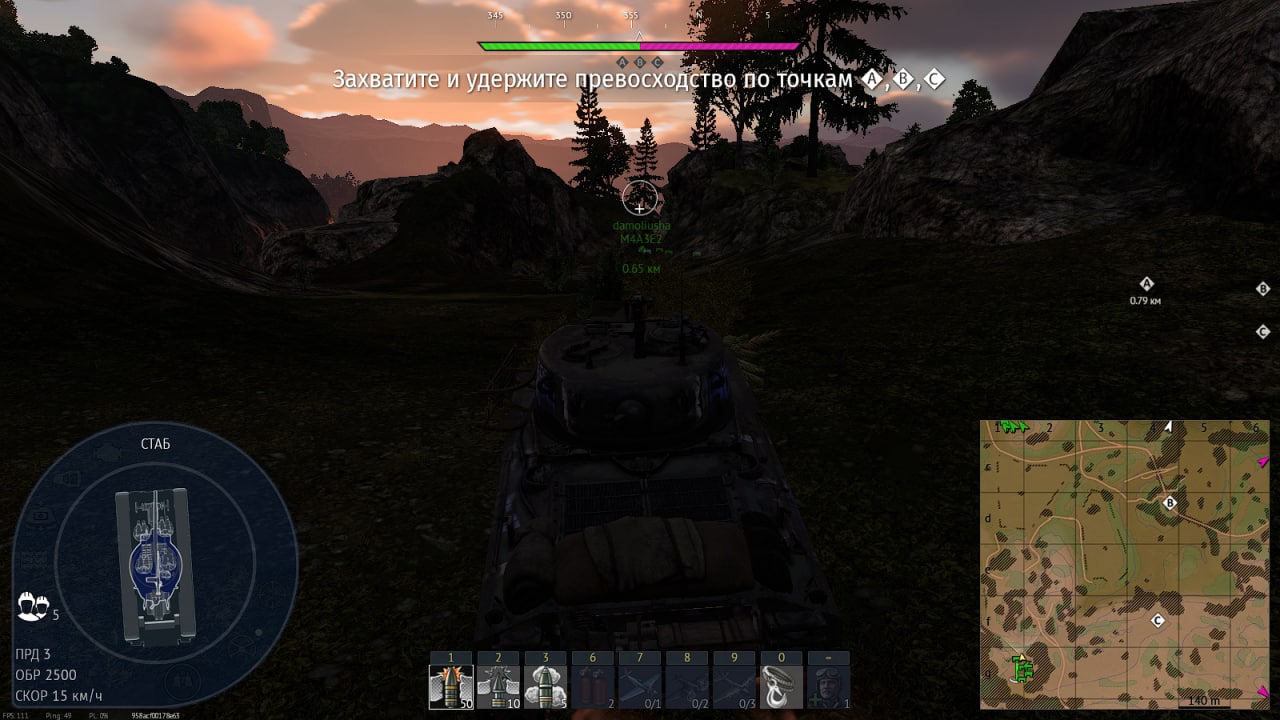
Task: Click the point A distance marker
Action: [x=1146, y=290]
